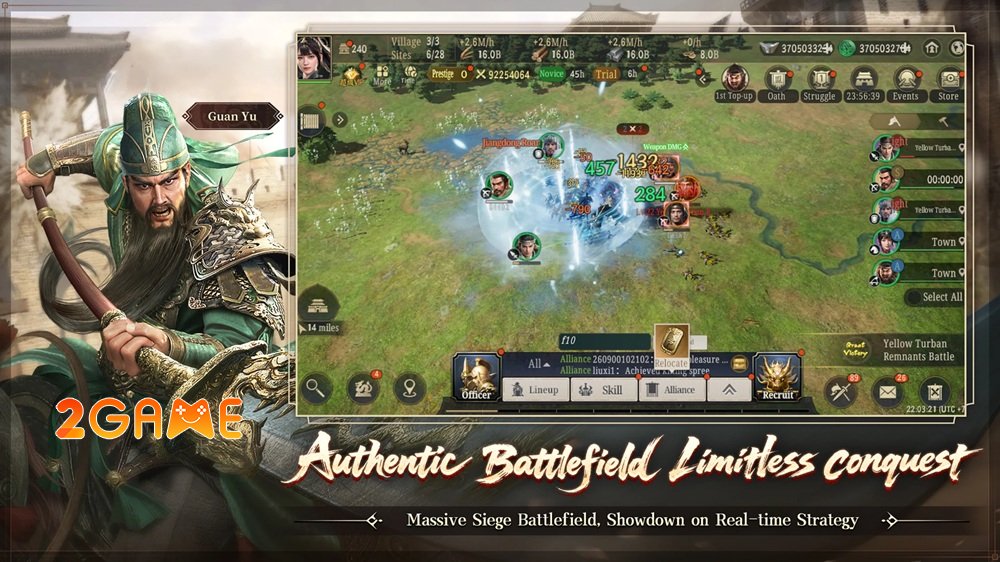Open the 1st Top-up offer
1000x562 pixels.
click(x=734, y=81)
